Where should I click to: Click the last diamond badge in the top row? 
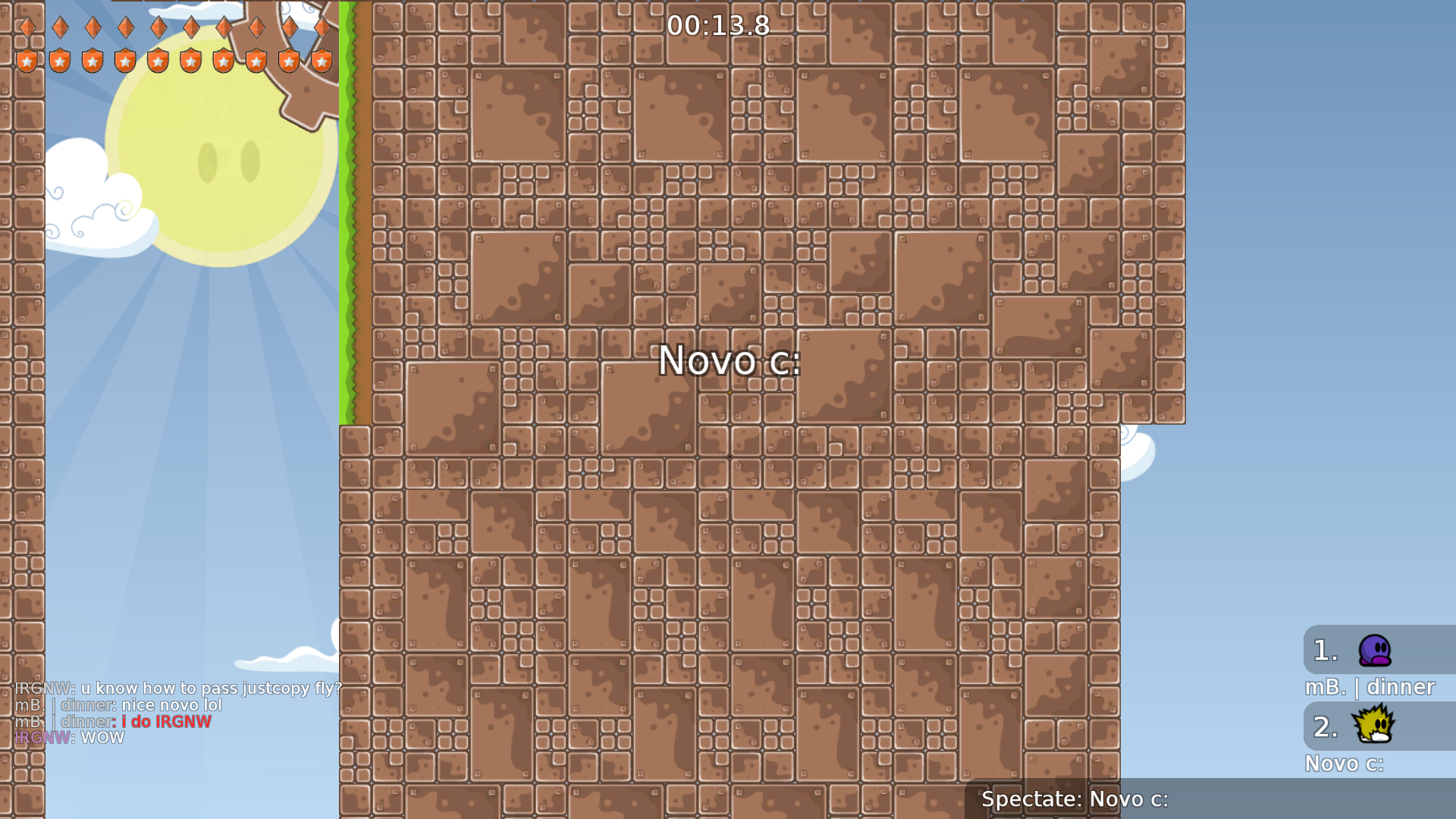point(322,27)
